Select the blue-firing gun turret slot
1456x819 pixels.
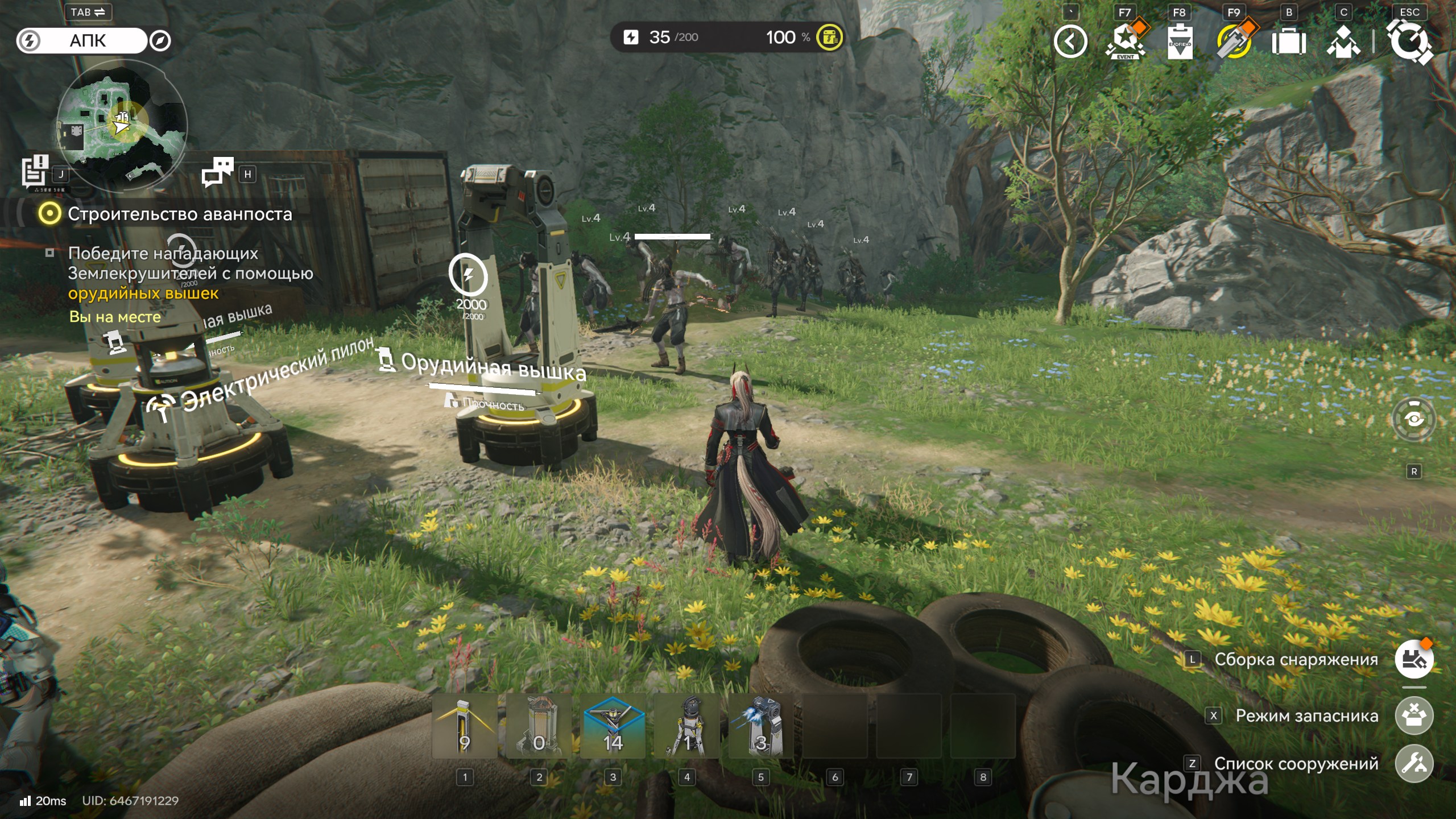pyautogui.click(x=761, y=726)
